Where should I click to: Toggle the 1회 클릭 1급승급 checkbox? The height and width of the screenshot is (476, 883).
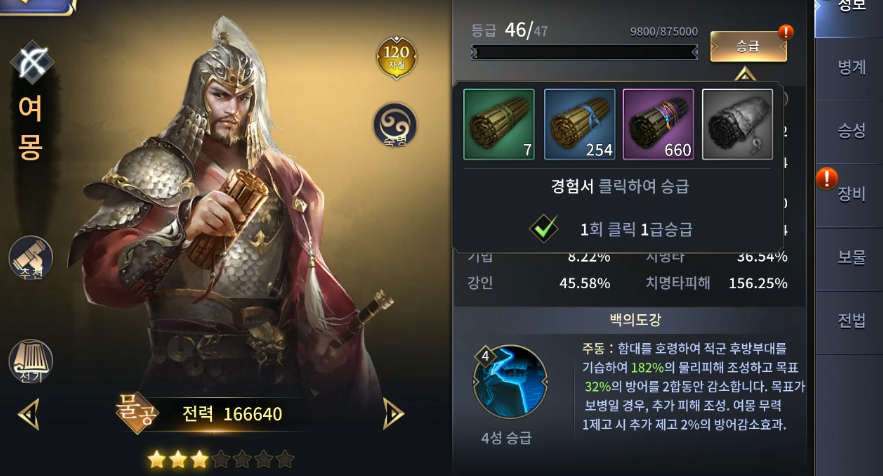click(x=544, y=228)
